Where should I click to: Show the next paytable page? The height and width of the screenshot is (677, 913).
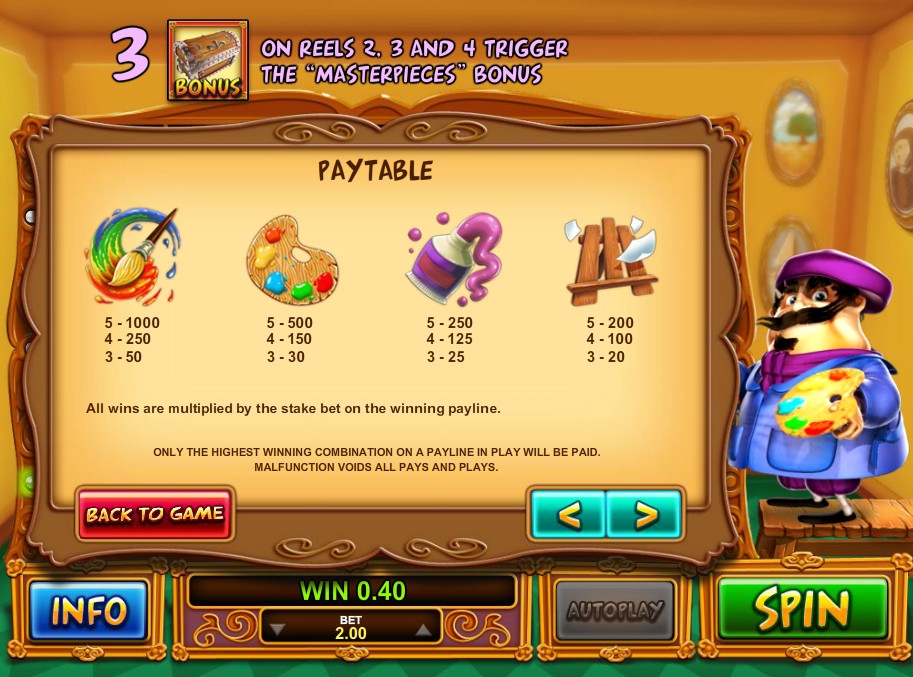pyautogui.click(x=645, y=515)
